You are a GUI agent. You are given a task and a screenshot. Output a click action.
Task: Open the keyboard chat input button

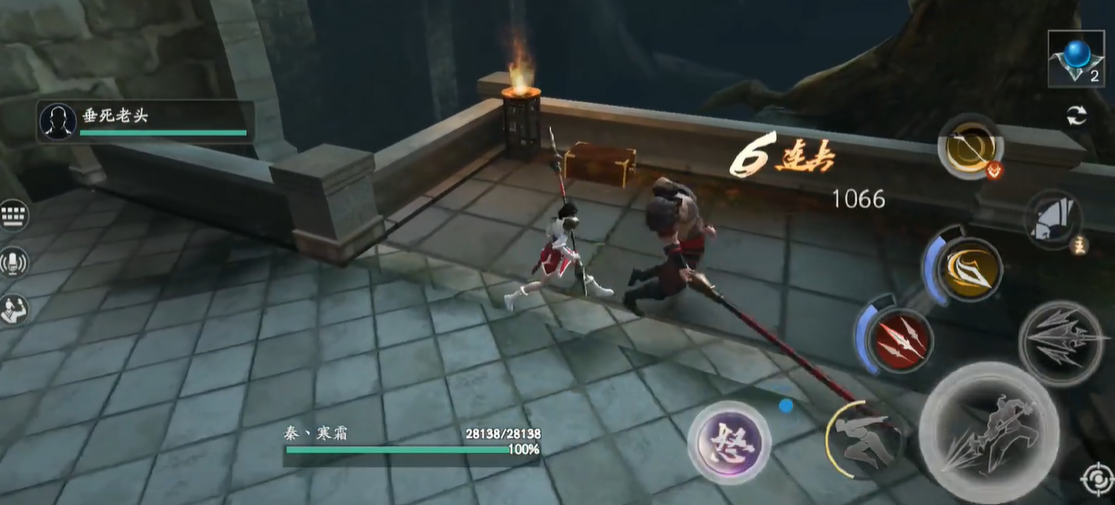point(15,214)
